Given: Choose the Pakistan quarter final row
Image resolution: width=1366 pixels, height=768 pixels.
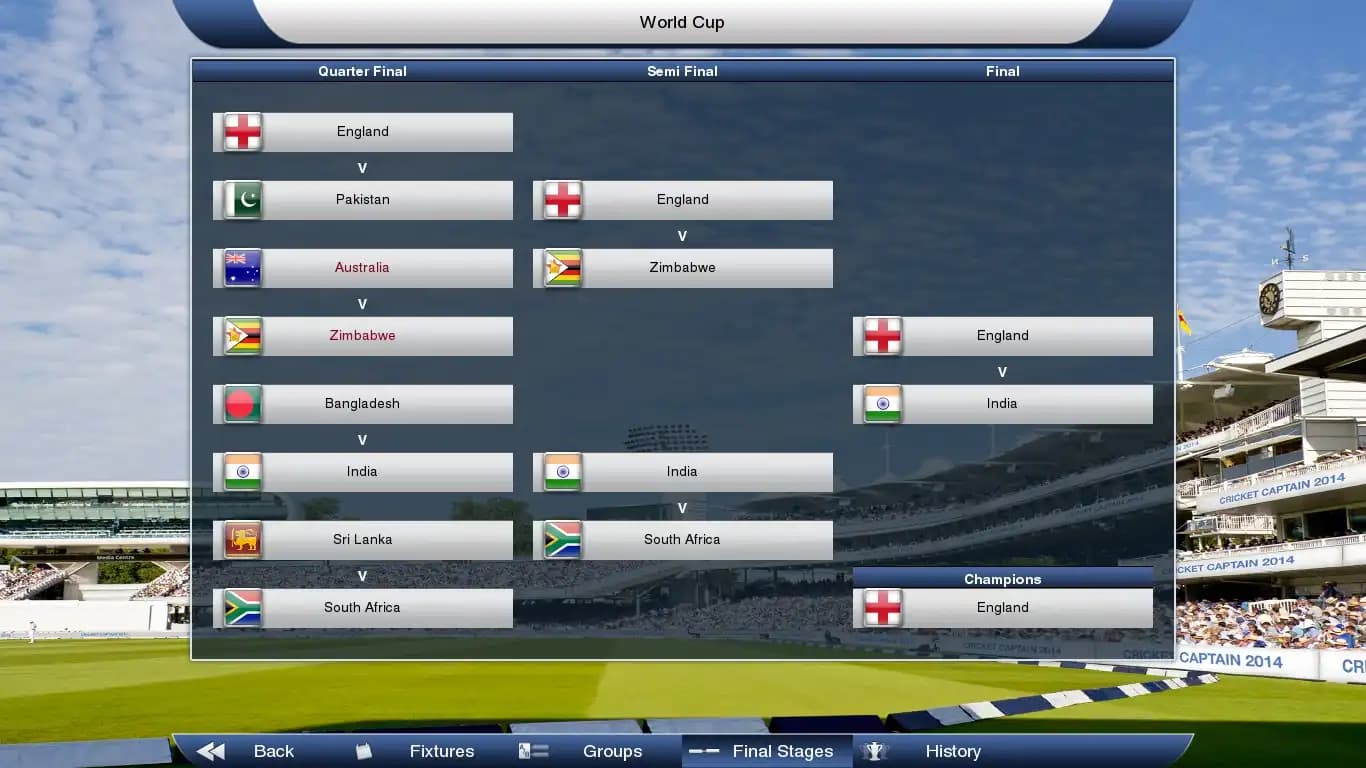Looking at the screenshot, I should 362,200.
